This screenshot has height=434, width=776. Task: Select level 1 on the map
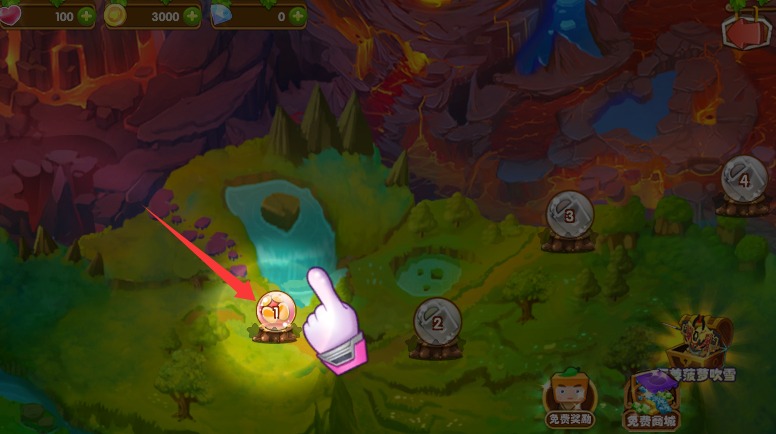[273, 312]
